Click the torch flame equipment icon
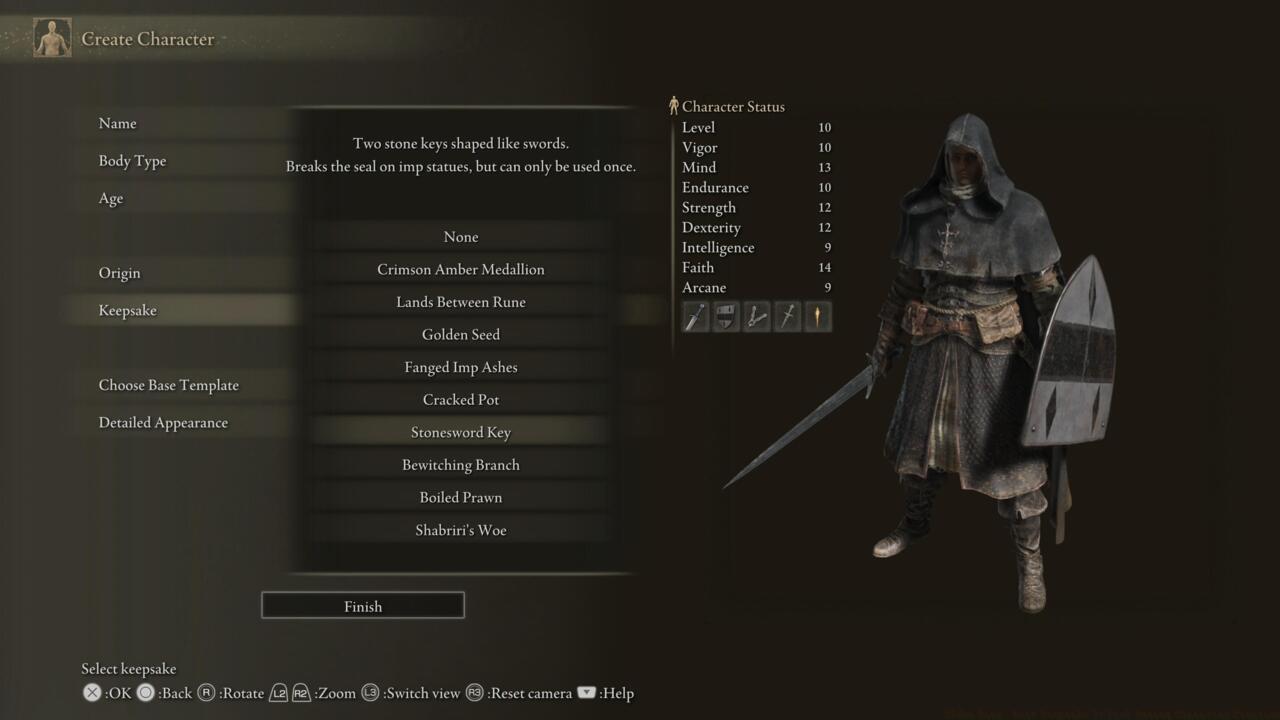This screenshot has width=1280, height=720. point(818,316)
